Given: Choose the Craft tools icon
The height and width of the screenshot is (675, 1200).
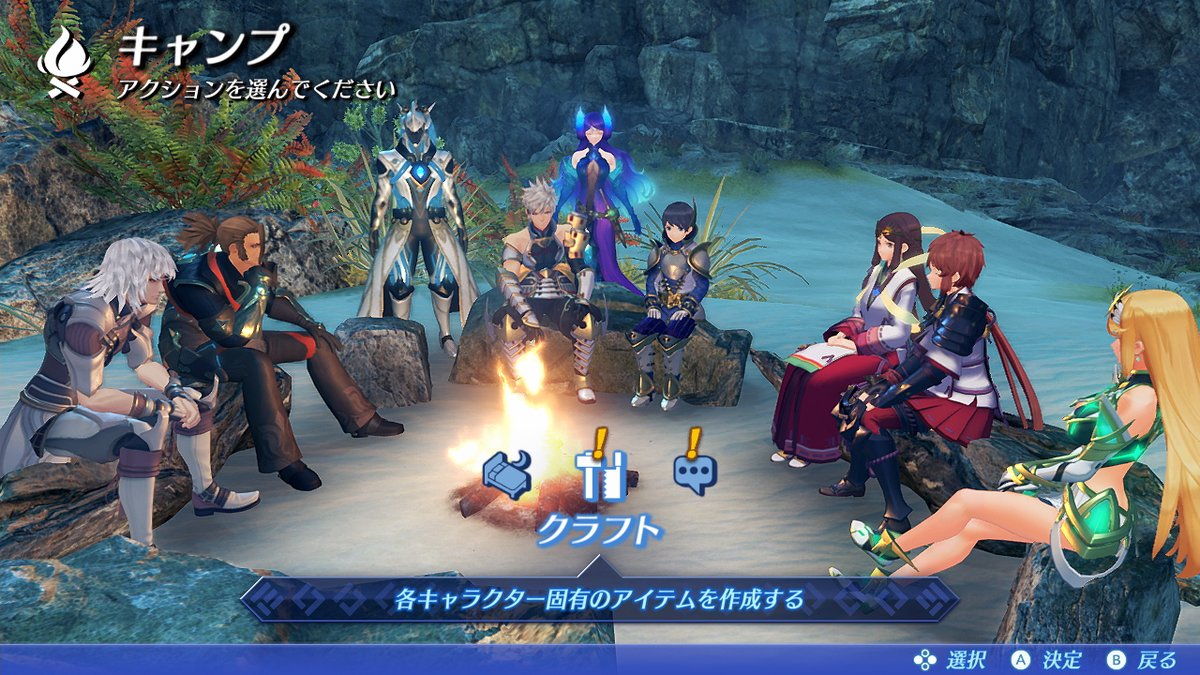Looking at the screenshot, I should pos(600,474).
